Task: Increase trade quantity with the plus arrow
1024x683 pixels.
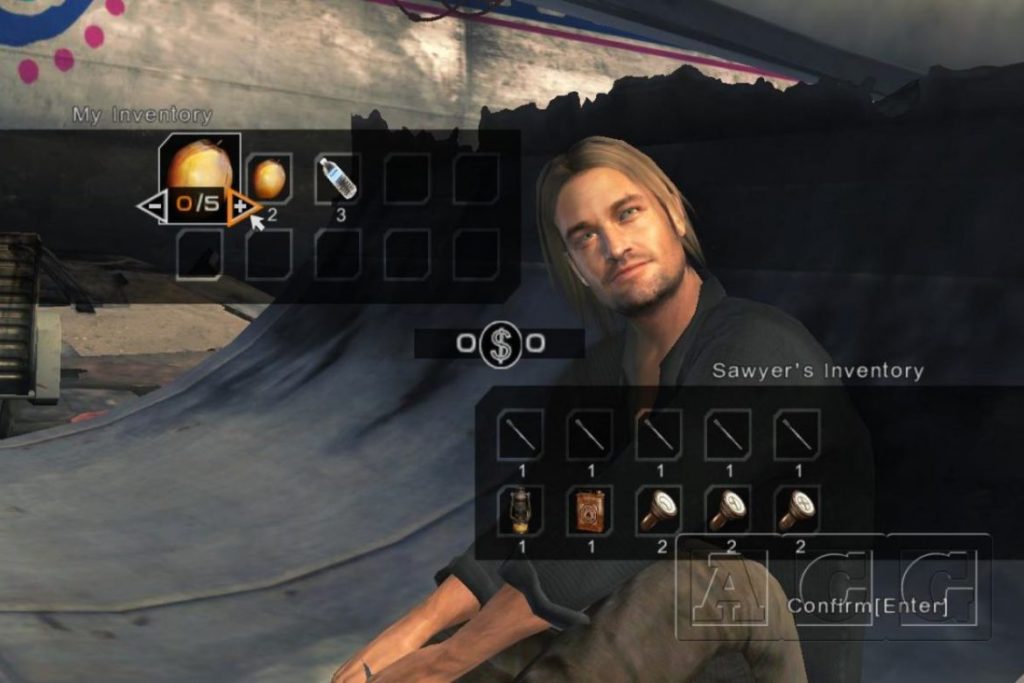Action: 239,206
